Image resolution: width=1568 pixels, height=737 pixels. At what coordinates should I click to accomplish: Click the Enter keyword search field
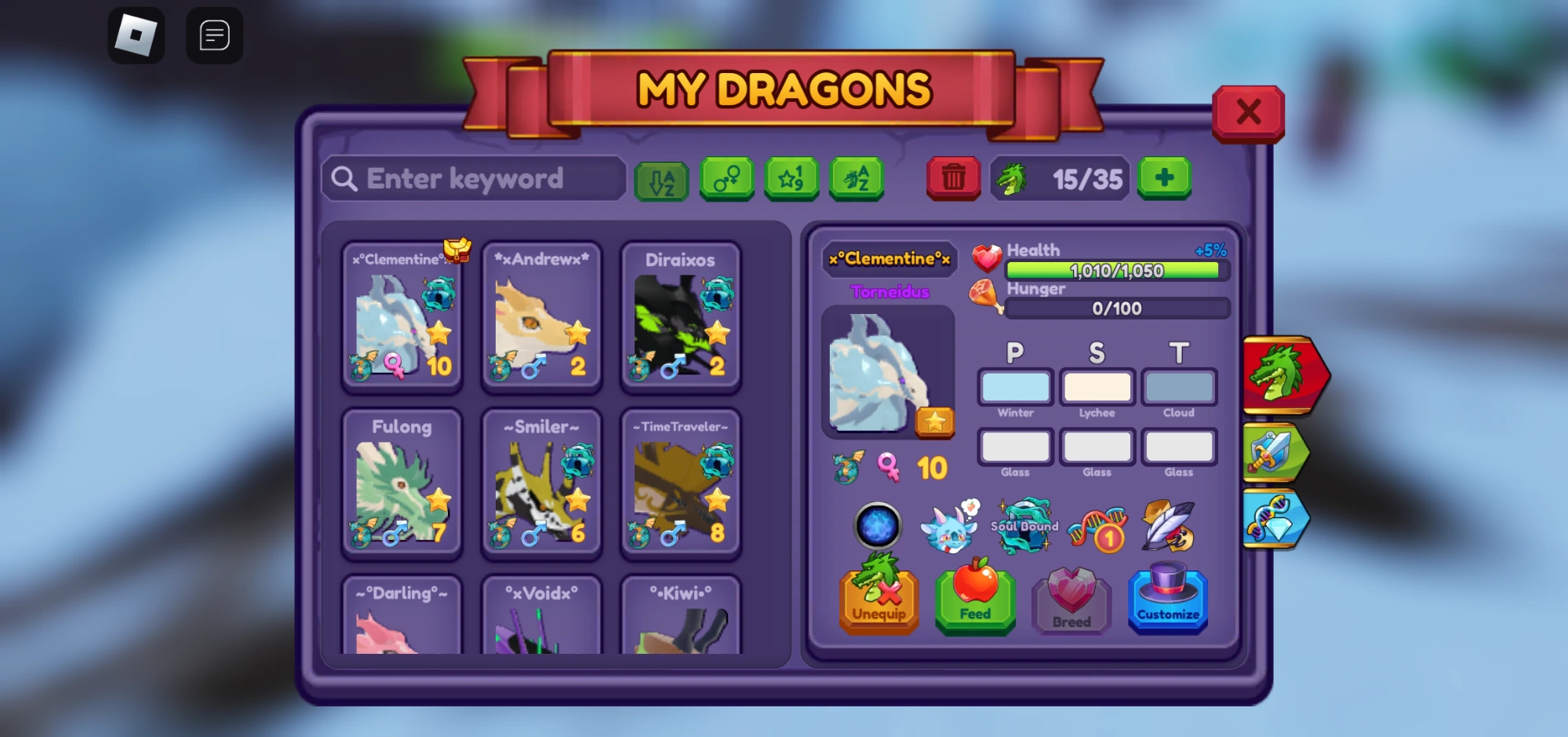[474, 179]
